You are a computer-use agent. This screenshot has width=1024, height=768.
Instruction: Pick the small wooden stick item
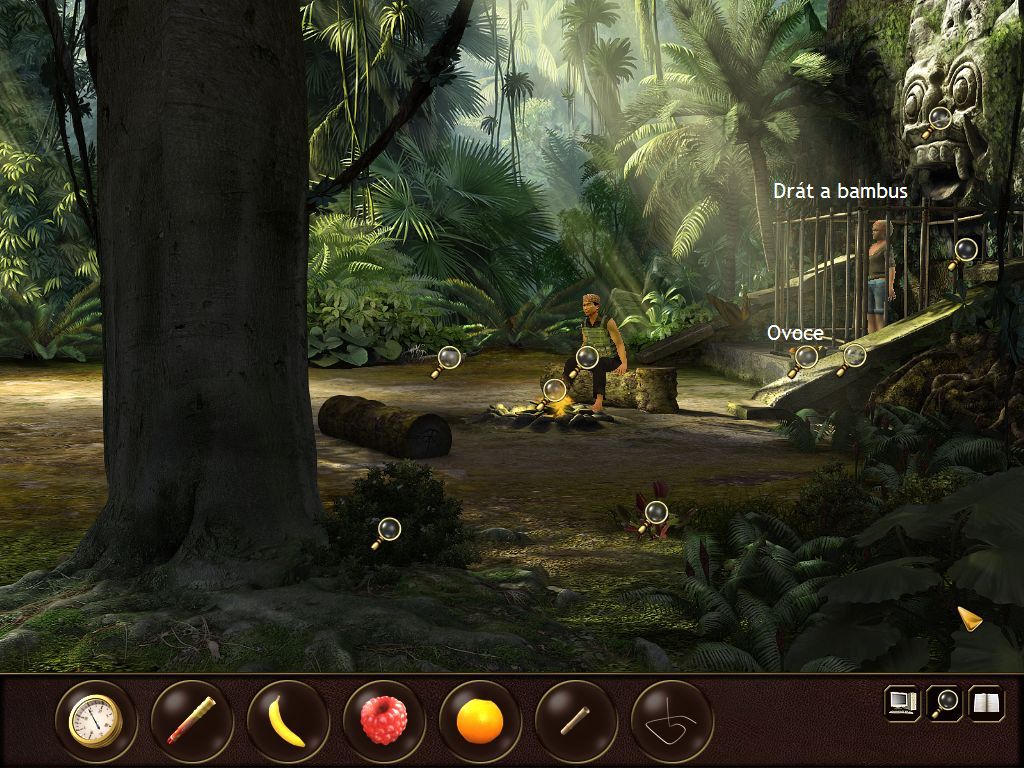pos(576,721)
